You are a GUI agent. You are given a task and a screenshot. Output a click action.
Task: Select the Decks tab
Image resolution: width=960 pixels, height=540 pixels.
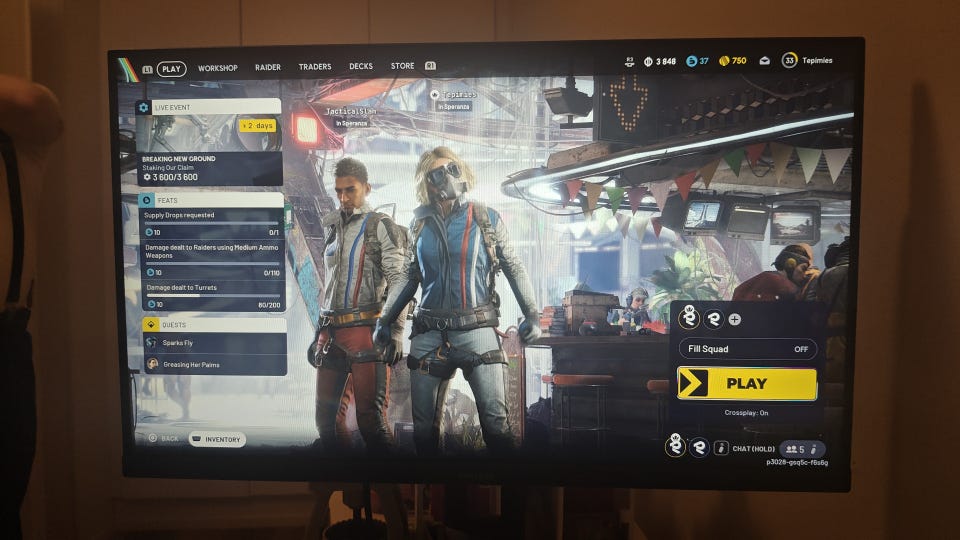pos(361,67)
